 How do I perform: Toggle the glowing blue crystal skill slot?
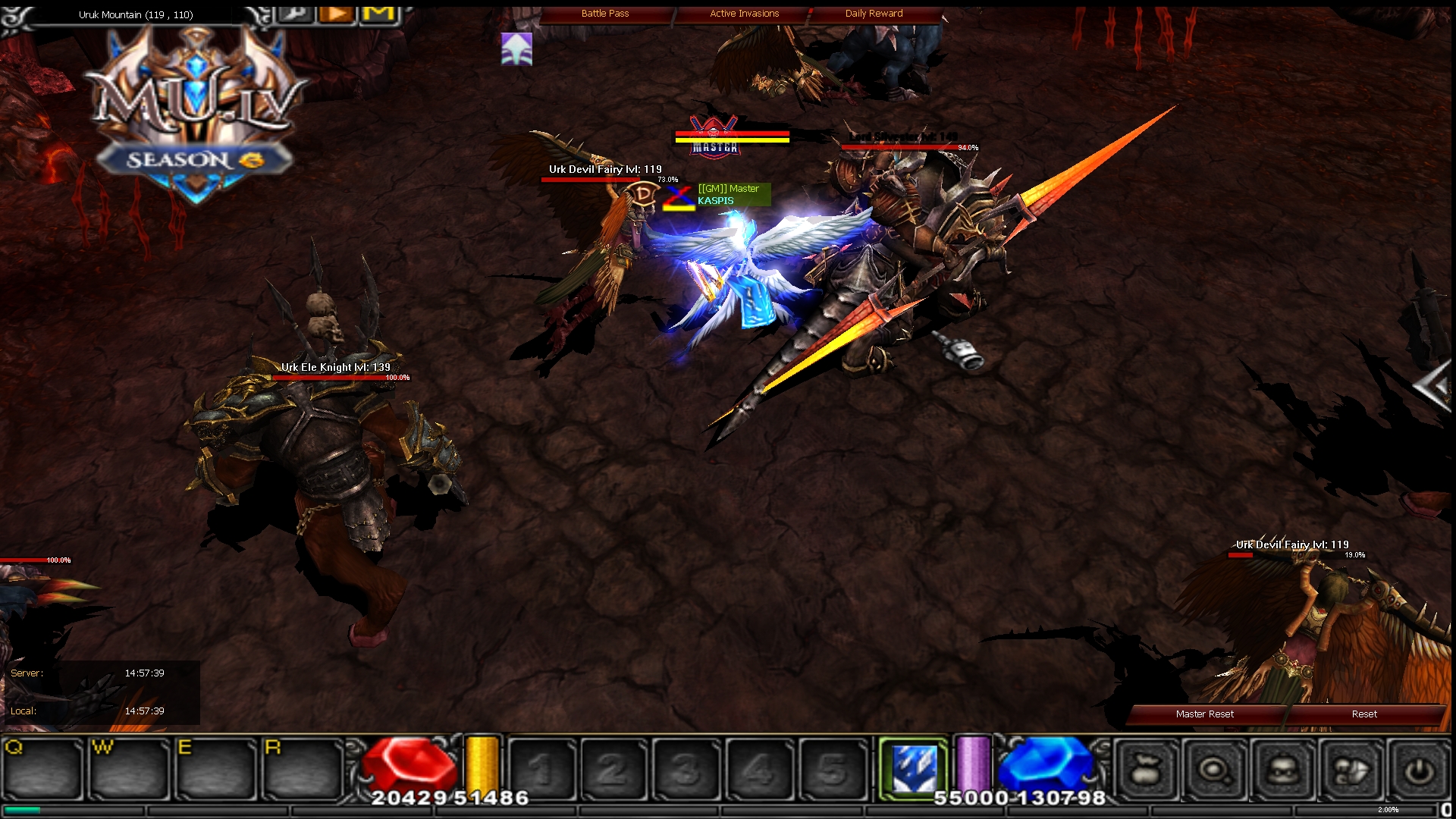915,766
